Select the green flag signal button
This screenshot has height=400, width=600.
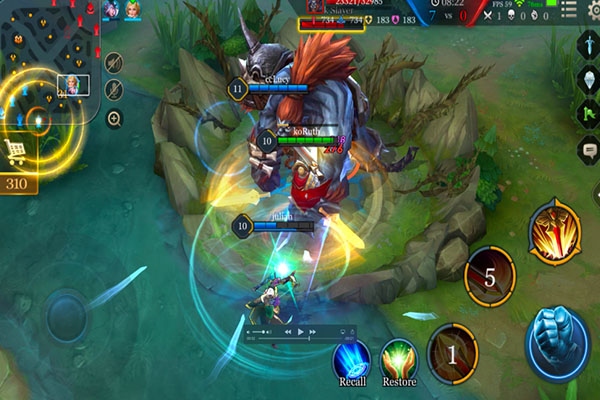pos(588,113)
